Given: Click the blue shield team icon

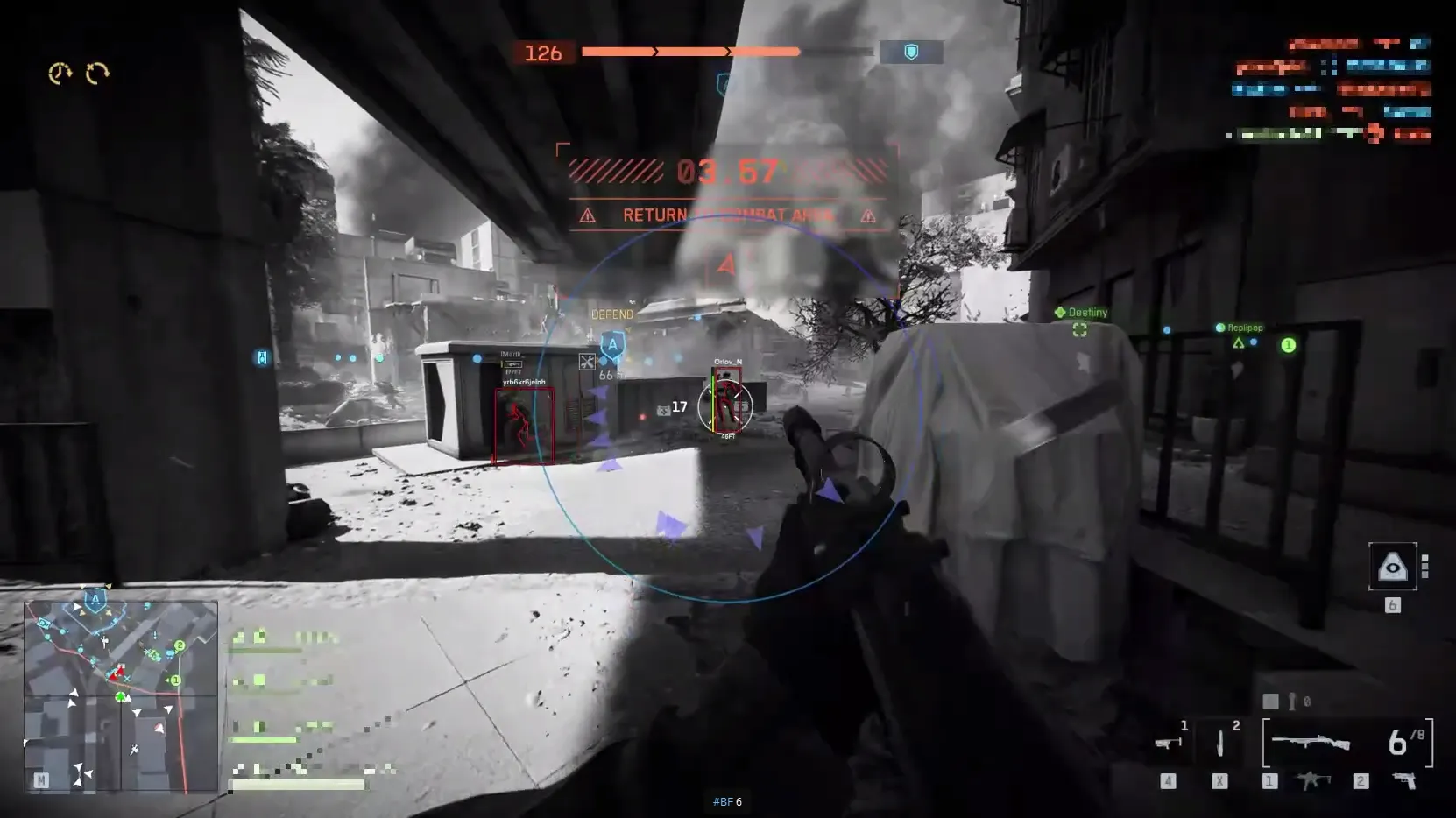Looking at the screenshot, I should click(911, 53).
